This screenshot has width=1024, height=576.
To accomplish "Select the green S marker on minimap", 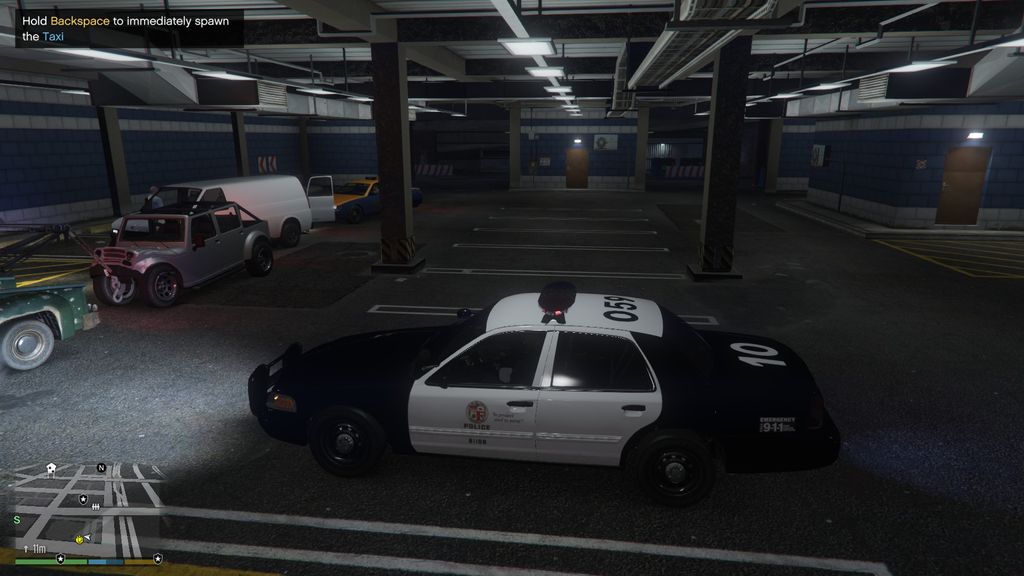I will tap(17, 519).
